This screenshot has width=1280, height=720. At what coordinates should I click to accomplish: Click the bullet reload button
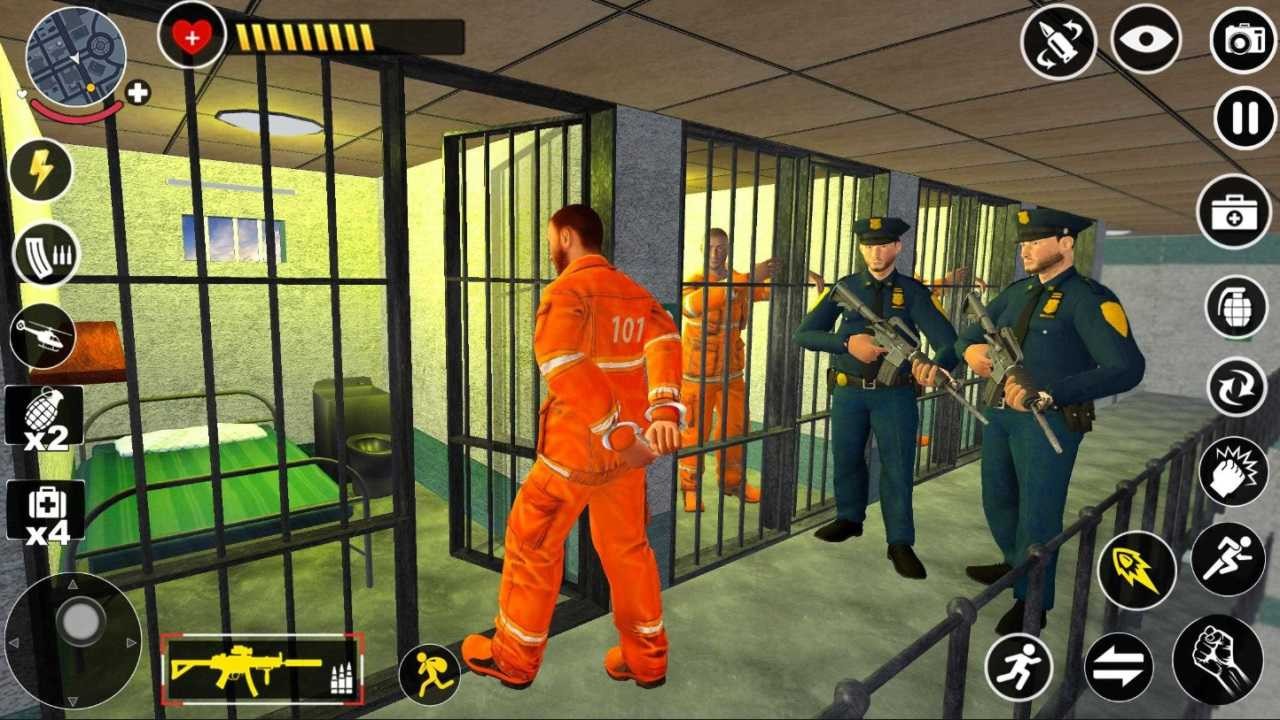click(x=1059, y=42)
